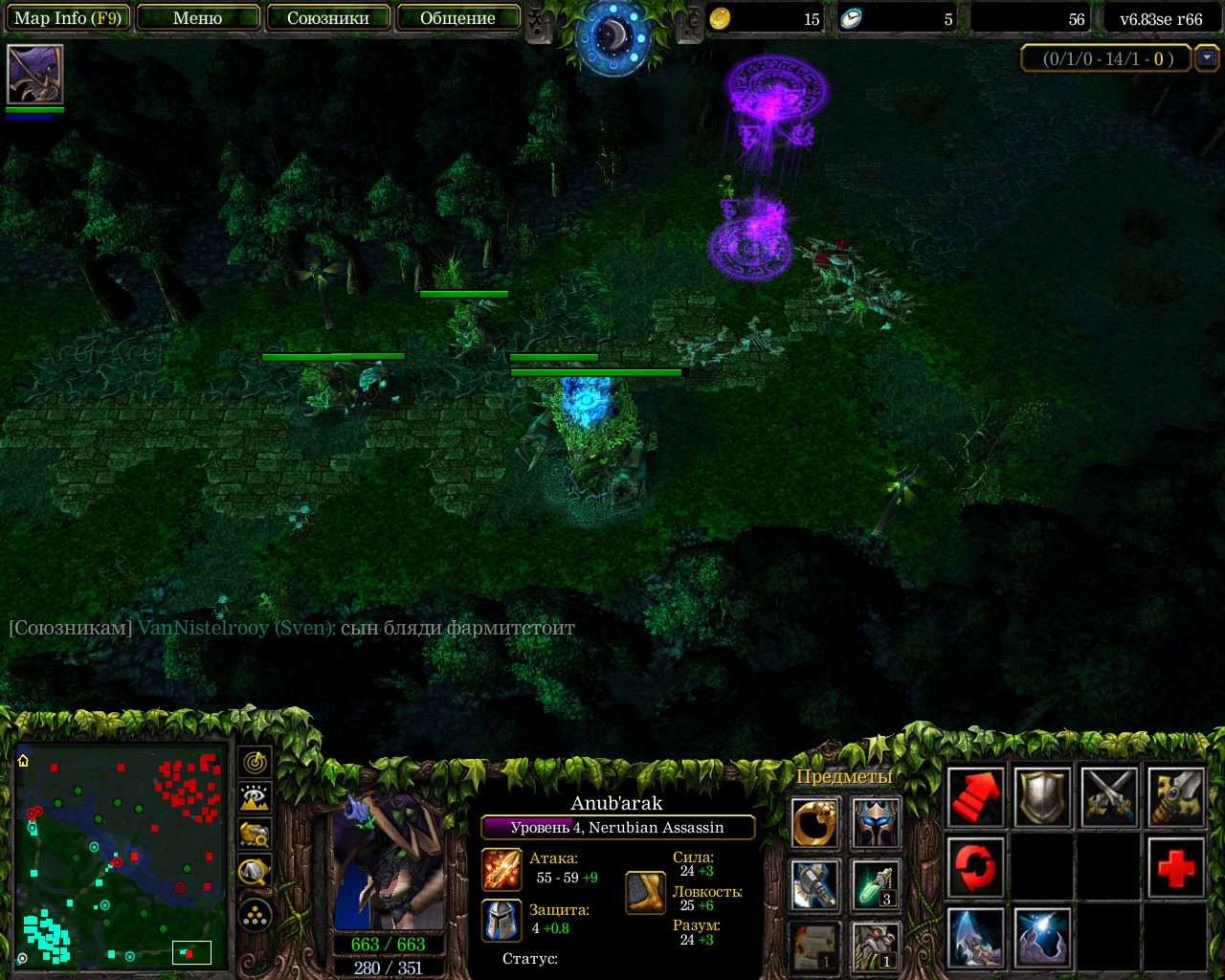Screen dimensions: 1225x980
Task: Open the Общение chat log
Action: pos(457,18)
